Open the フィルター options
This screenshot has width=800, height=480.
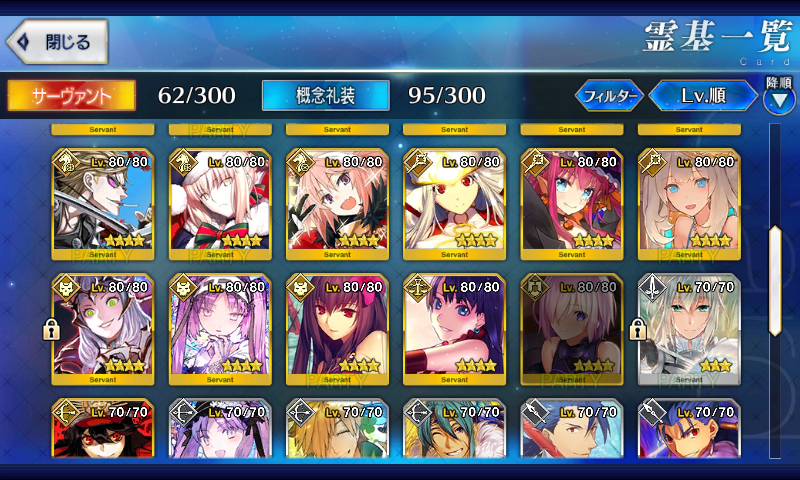click(x=609, y=96)
